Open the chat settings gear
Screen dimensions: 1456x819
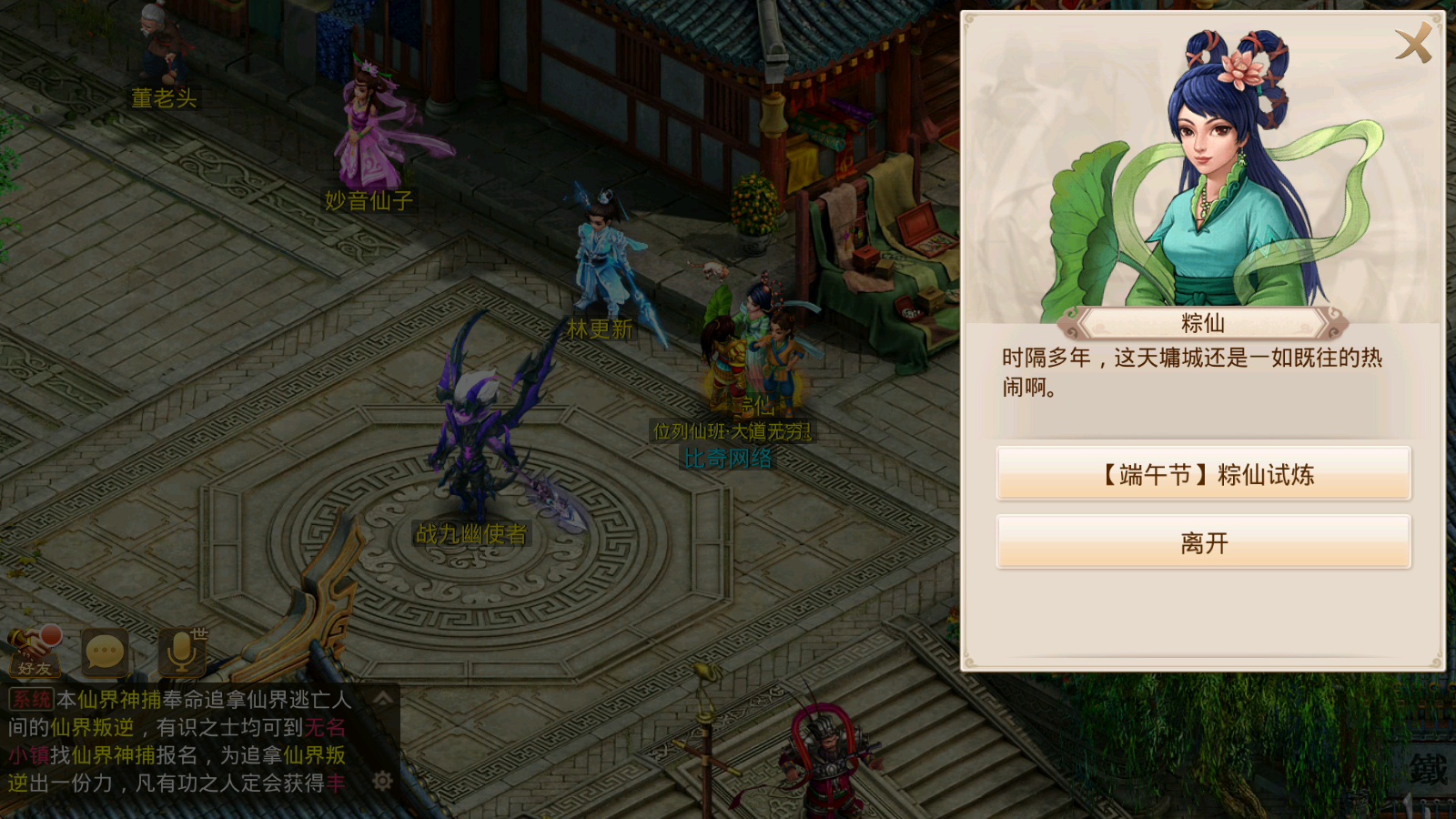coord(382,778)
